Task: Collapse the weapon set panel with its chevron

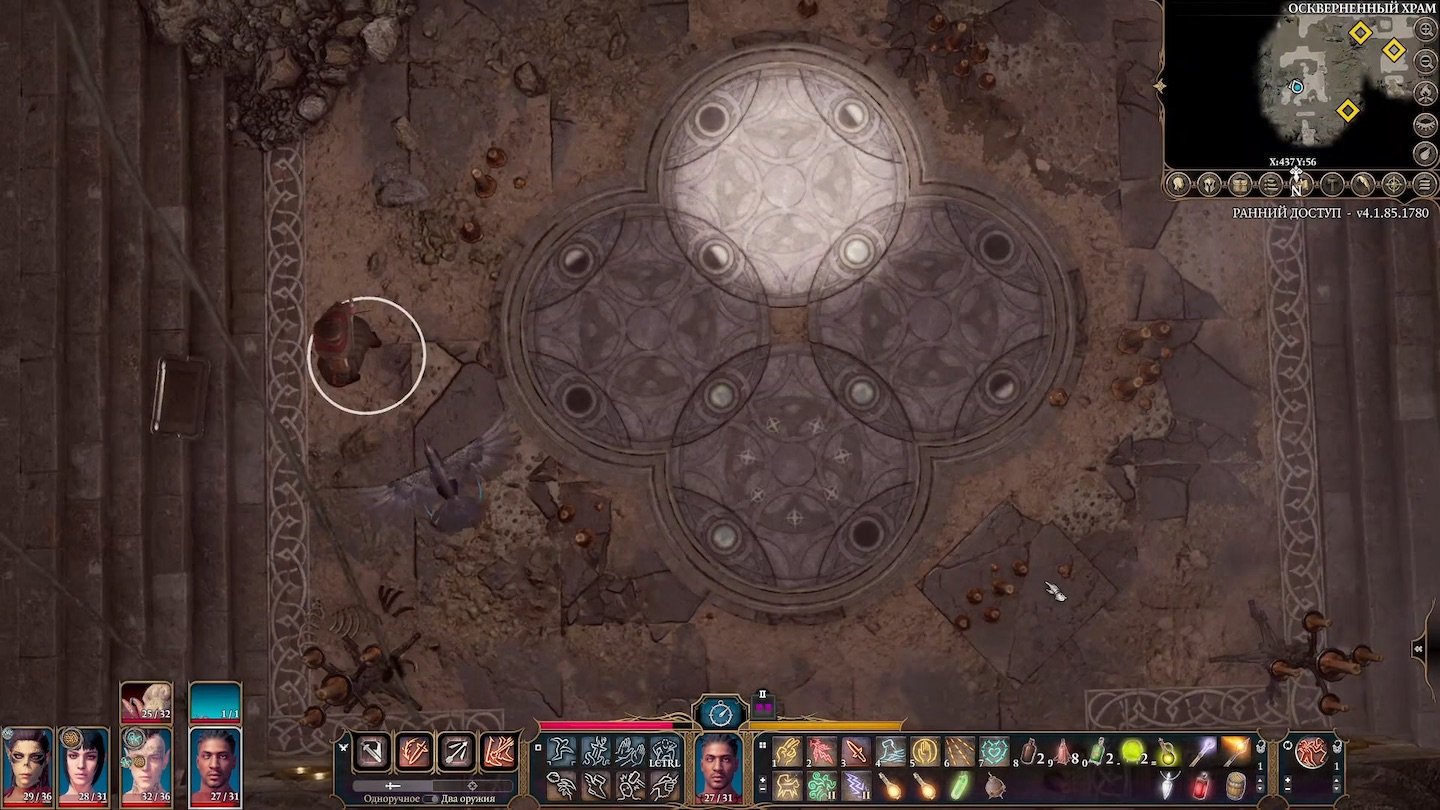Action: click(344, 748)
